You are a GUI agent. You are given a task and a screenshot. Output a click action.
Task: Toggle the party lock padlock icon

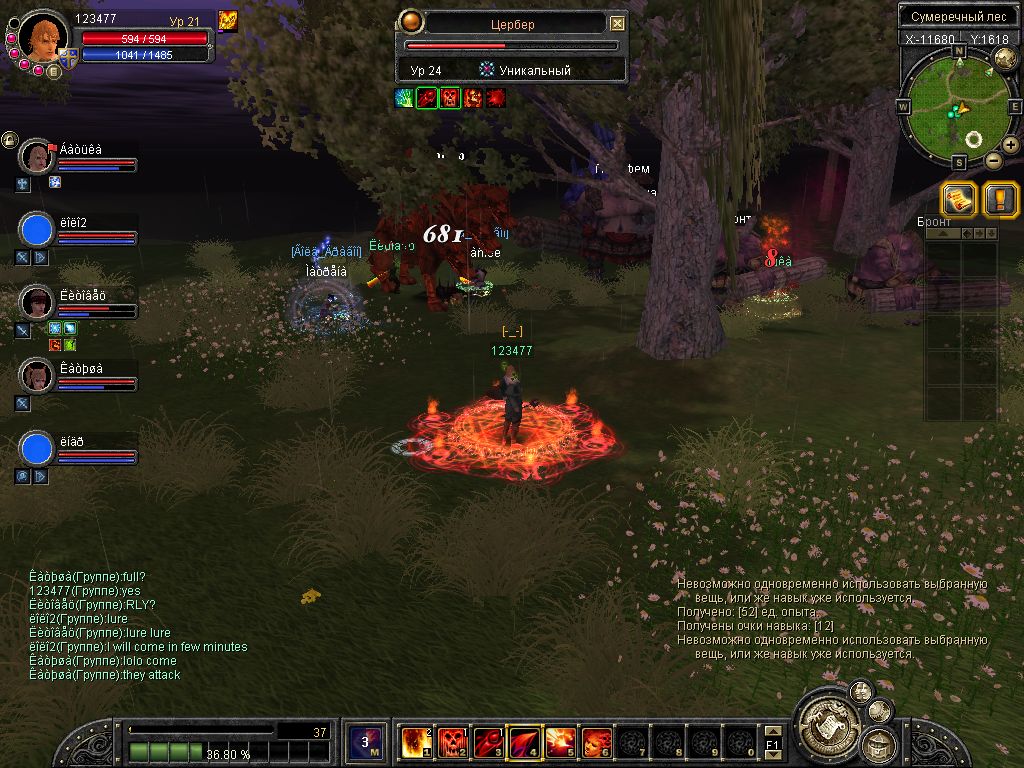[x=10, y=140]
